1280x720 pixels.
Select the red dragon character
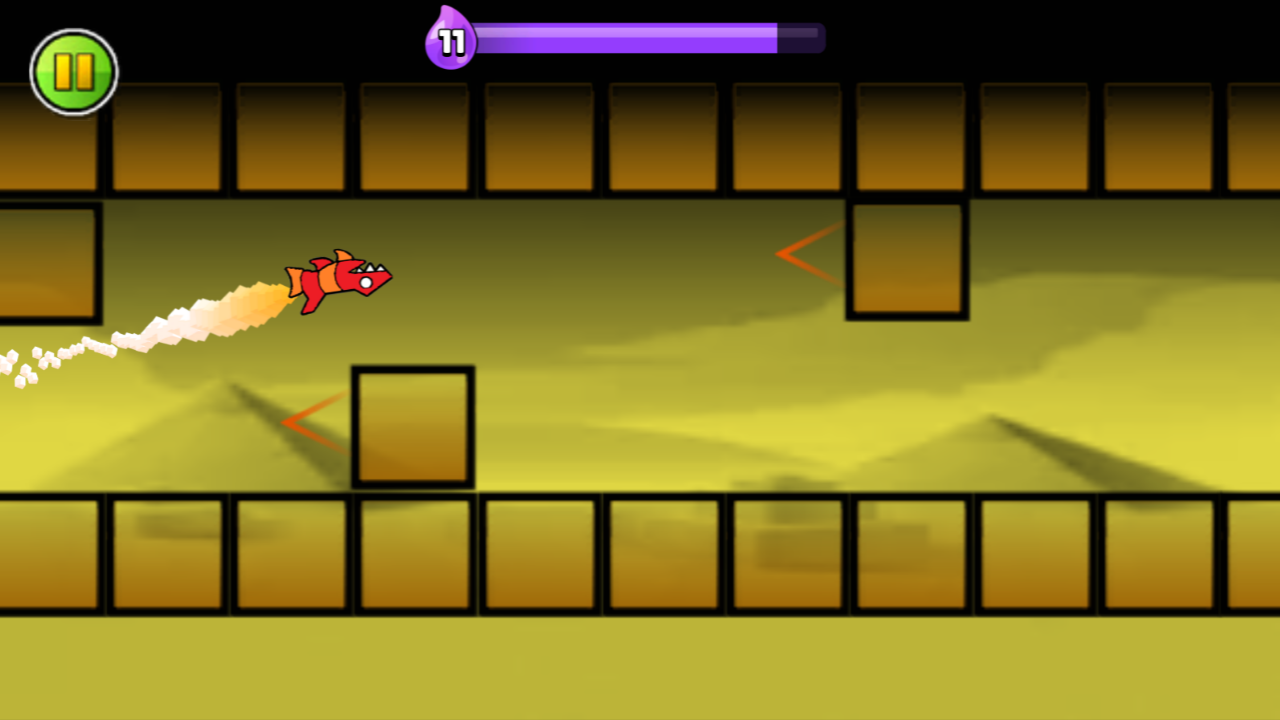coord(340,280)
